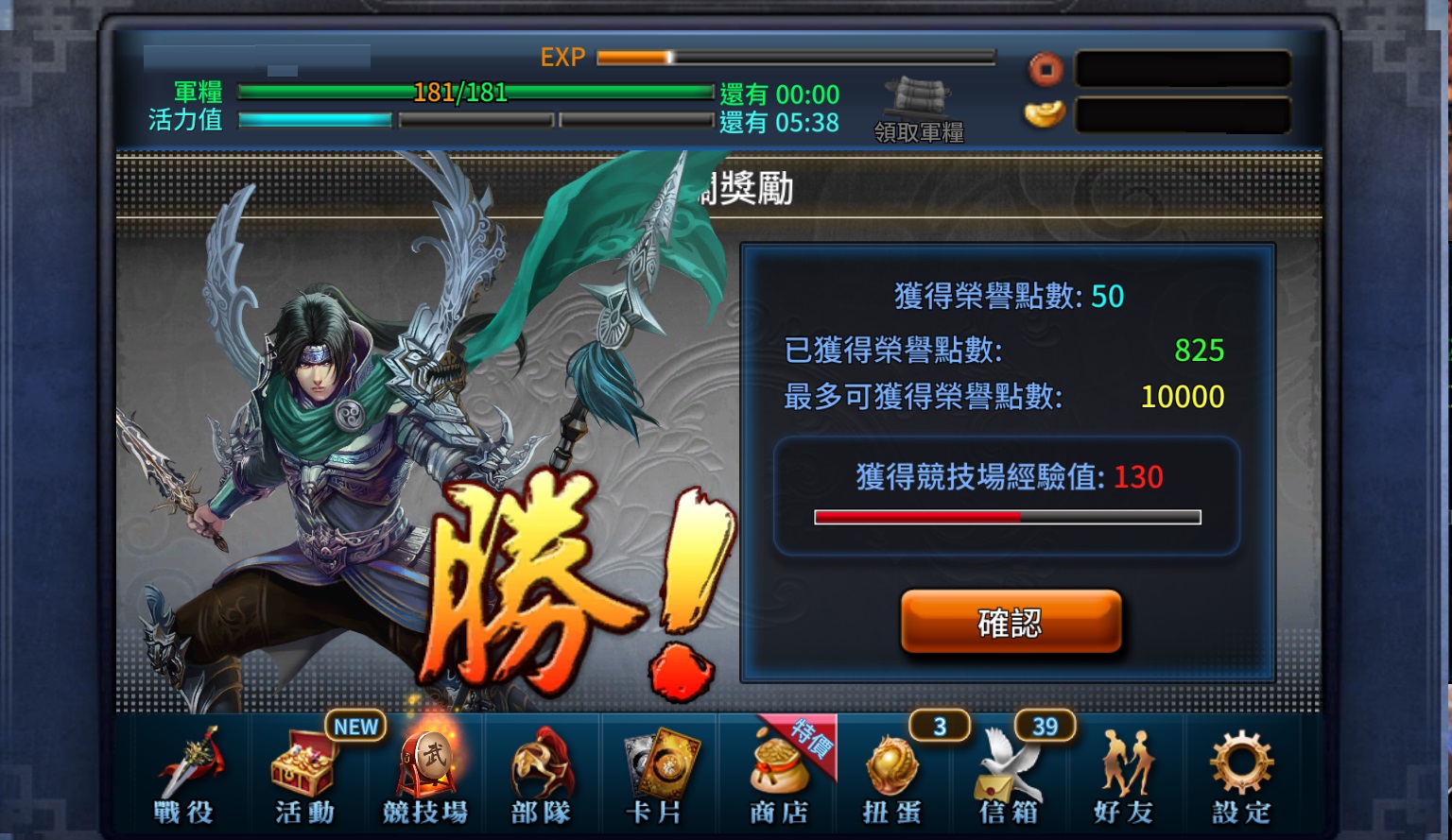Visit the 商店 shop with 特價 sale banner

coord(777,775)
